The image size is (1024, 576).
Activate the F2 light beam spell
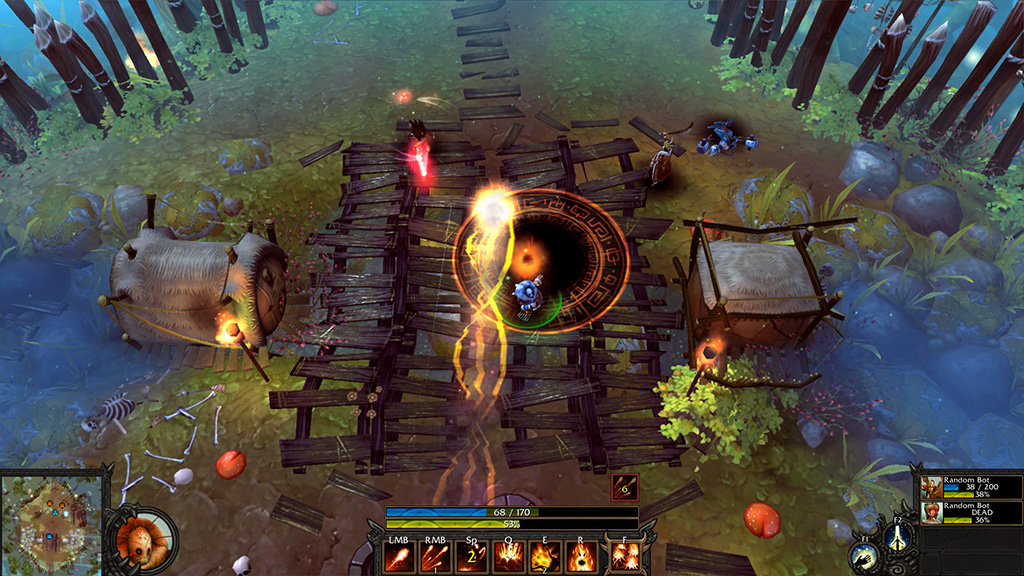coord(896,537)
